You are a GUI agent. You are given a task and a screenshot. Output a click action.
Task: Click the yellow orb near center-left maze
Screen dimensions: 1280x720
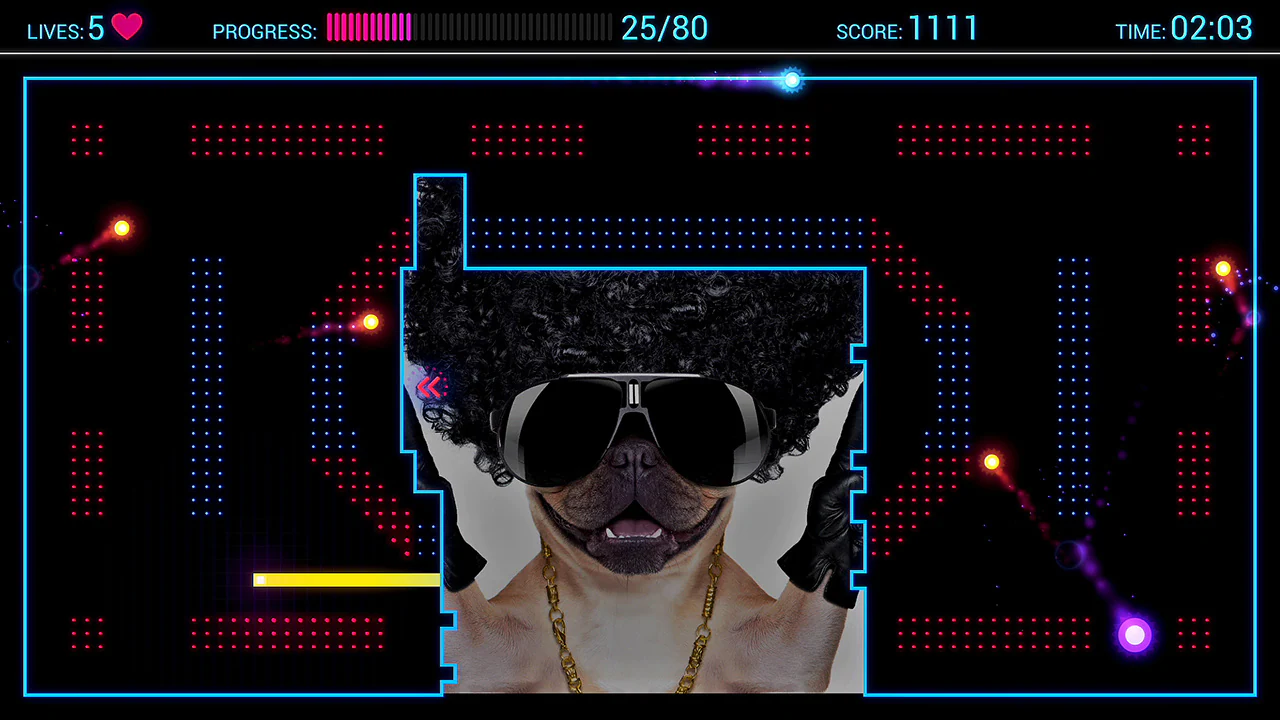(370, 321)
